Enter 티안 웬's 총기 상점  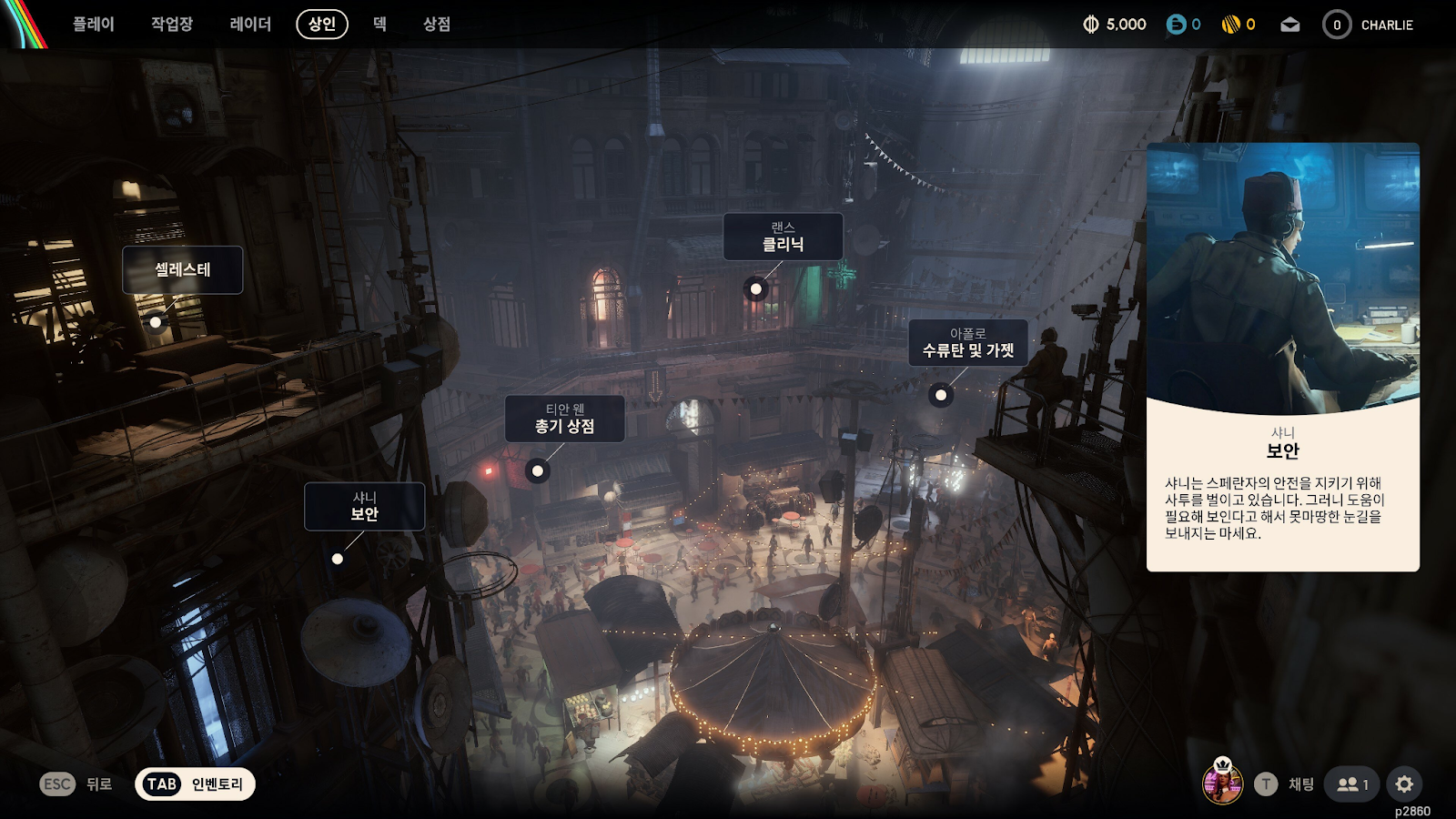tap(565, 419)
